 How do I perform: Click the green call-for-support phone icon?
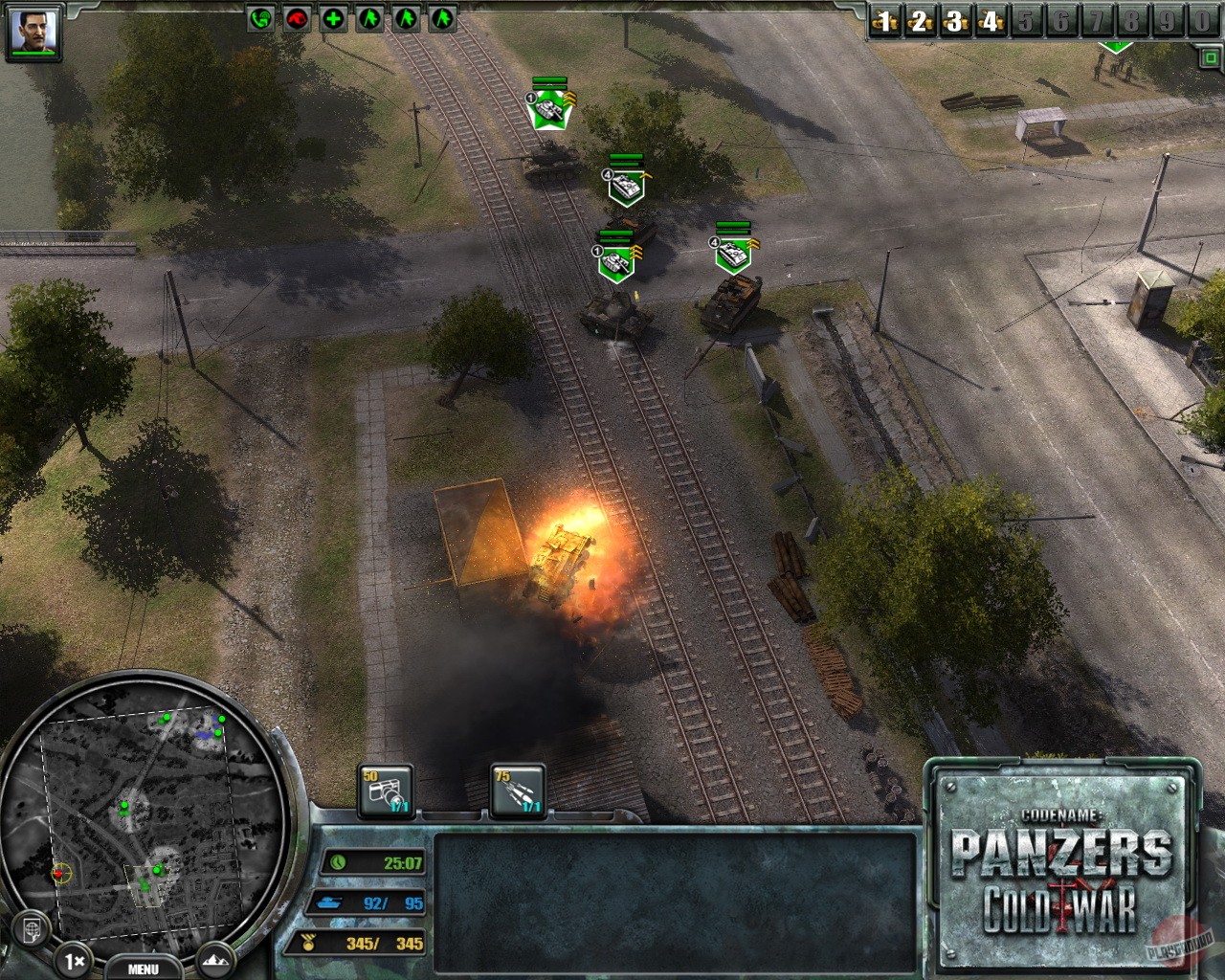pyautogui.click(x=258, y=16)
